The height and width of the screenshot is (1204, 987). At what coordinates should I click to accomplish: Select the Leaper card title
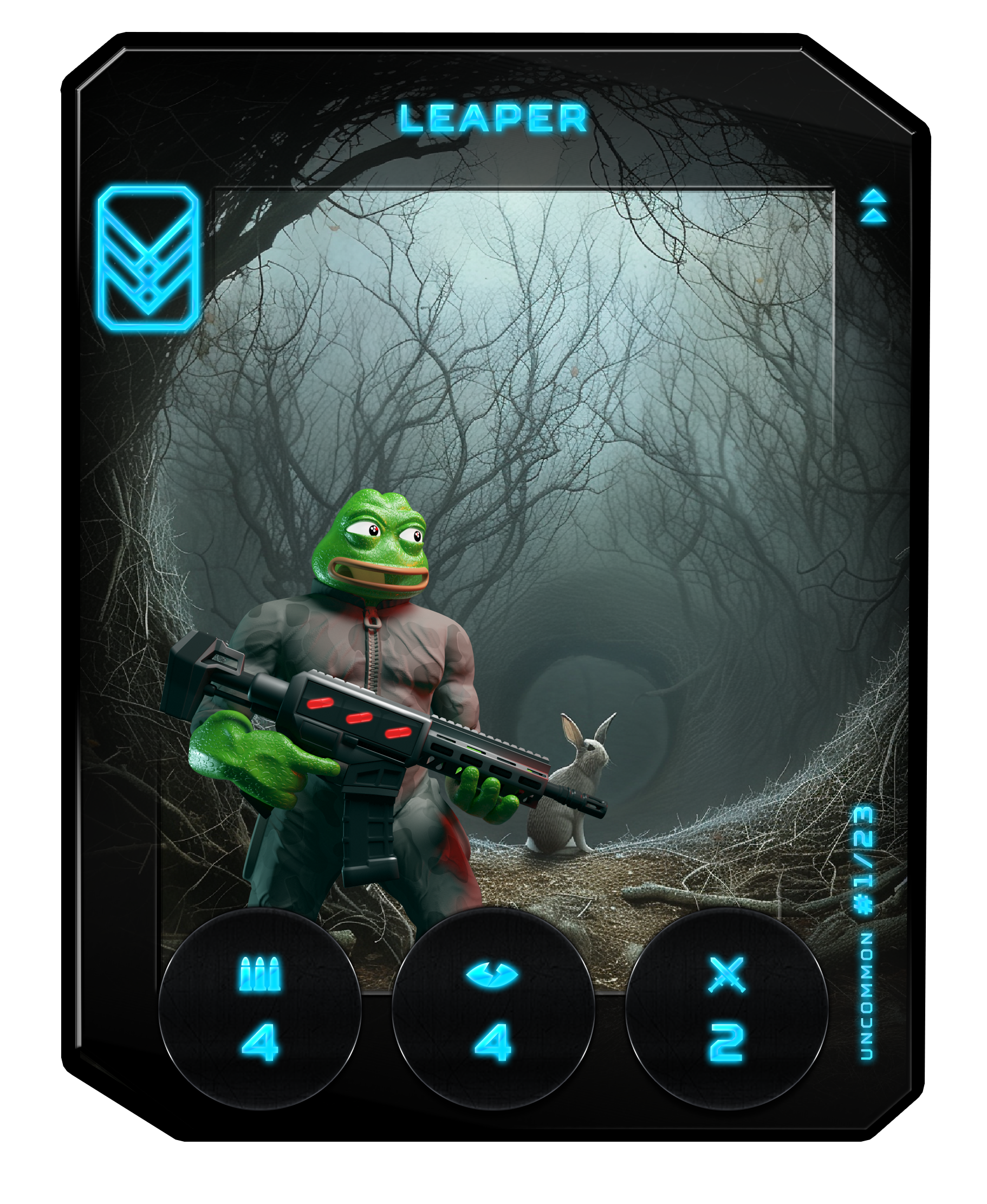click(x=493, y=118)
